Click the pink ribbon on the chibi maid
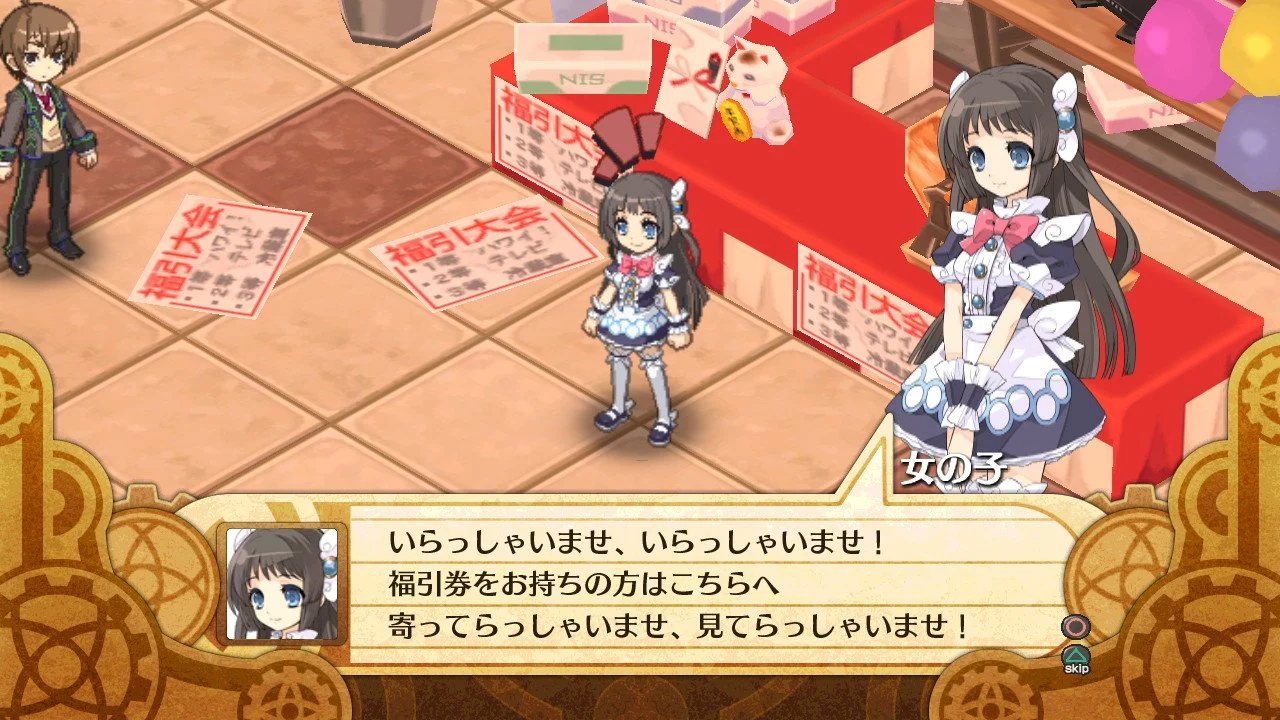The height and width of the screenshot is (720, 1280). 633,260
